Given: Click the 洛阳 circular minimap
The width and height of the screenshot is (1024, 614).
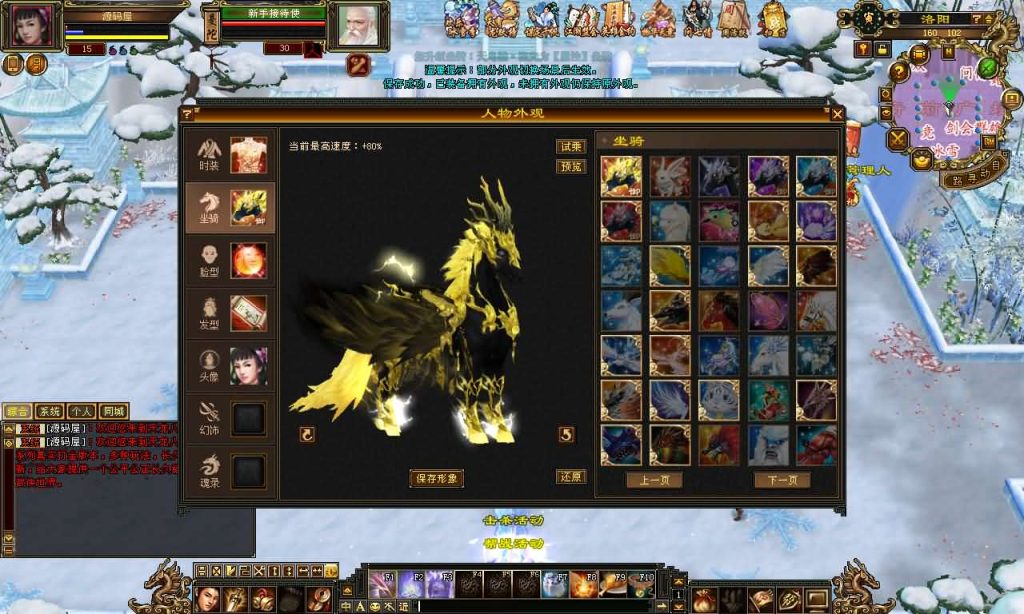Looking at the screenshot, I should click(940, 110).
